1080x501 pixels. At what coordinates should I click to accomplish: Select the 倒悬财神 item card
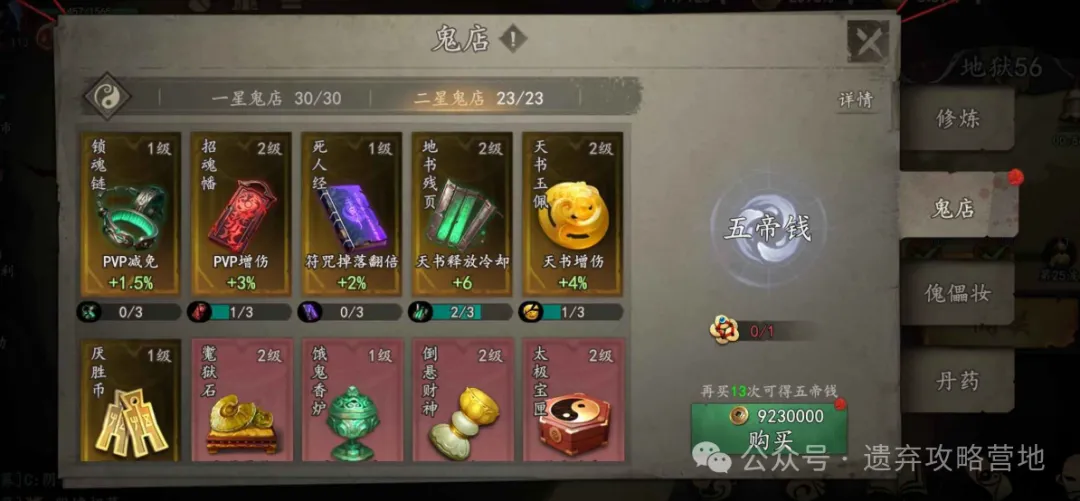click(x=462, y=400)
